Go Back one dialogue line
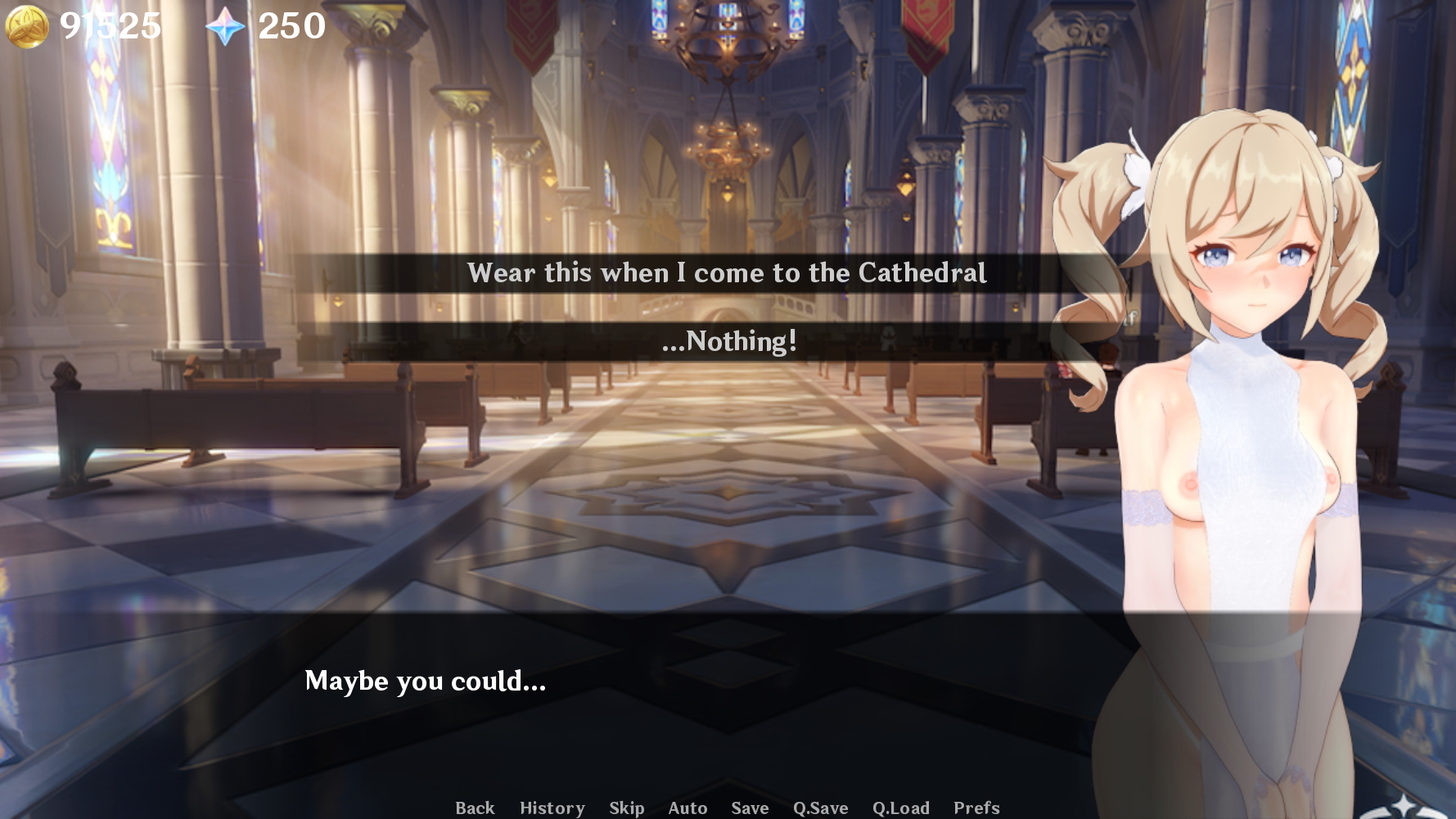1456x819 pixels. (x=475, y=808)
